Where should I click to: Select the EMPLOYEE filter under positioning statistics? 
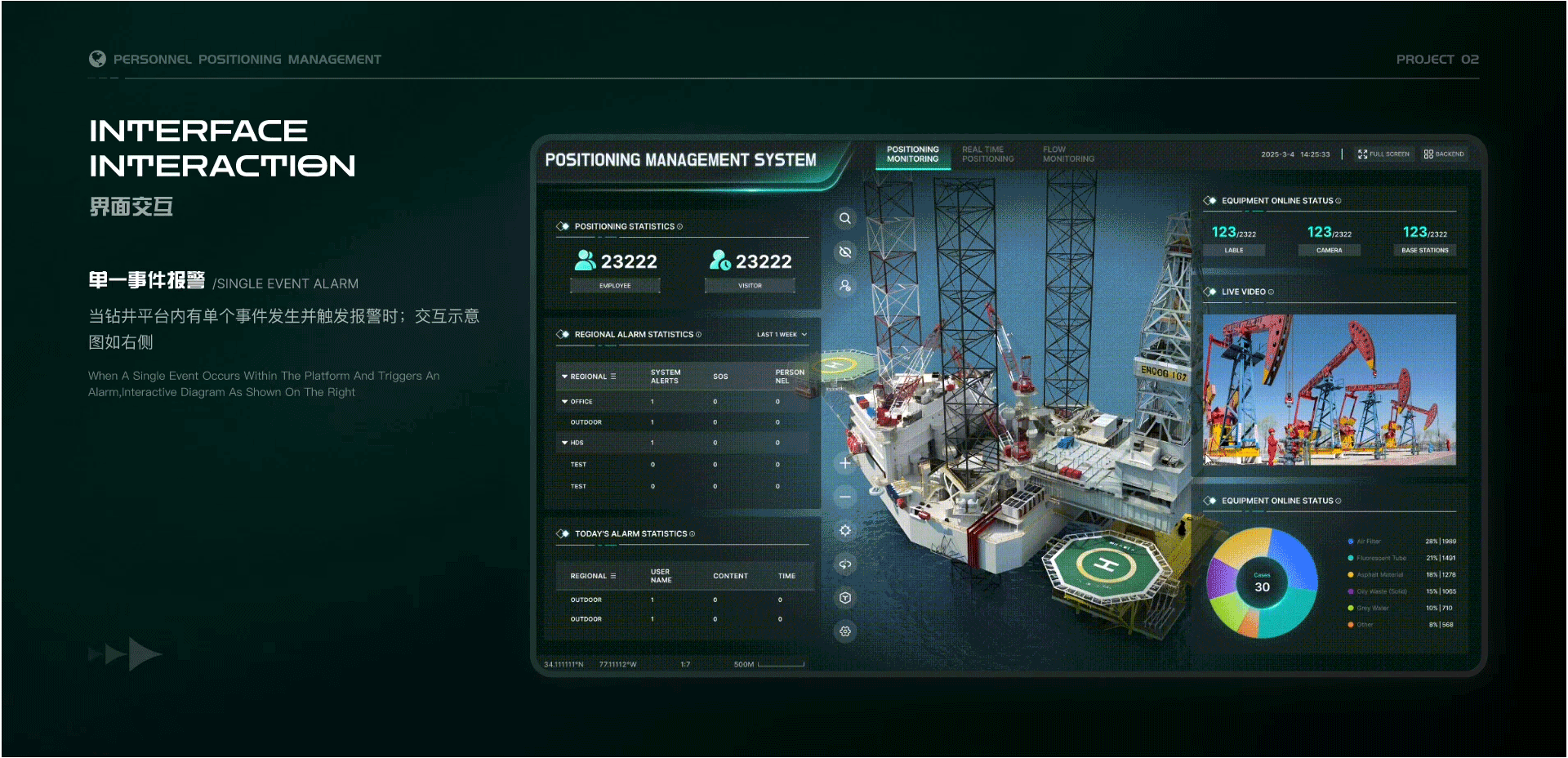pyautogui.click(x=615, y=285)
